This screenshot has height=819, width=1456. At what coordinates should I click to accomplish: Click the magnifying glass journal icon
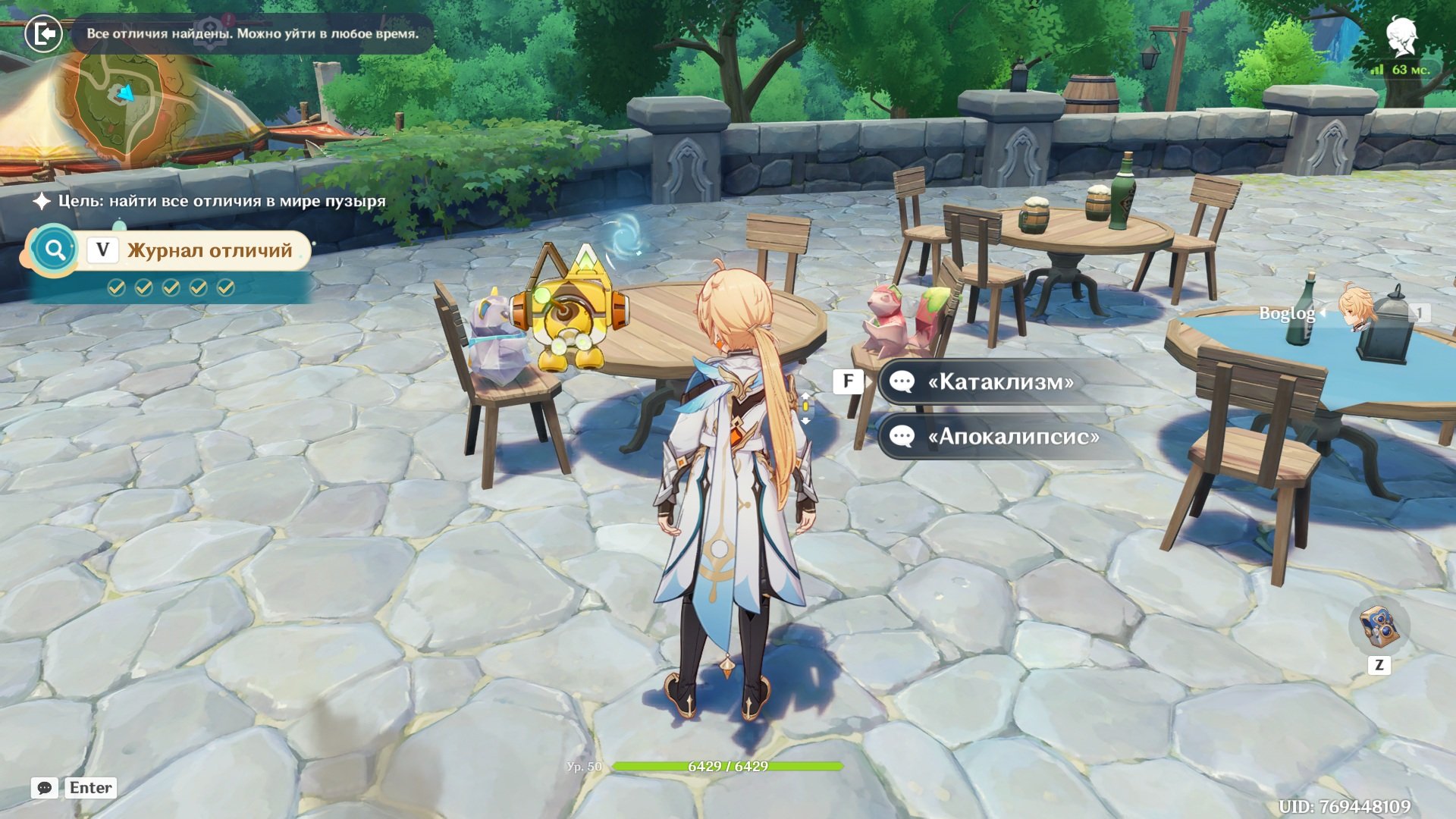55,249
